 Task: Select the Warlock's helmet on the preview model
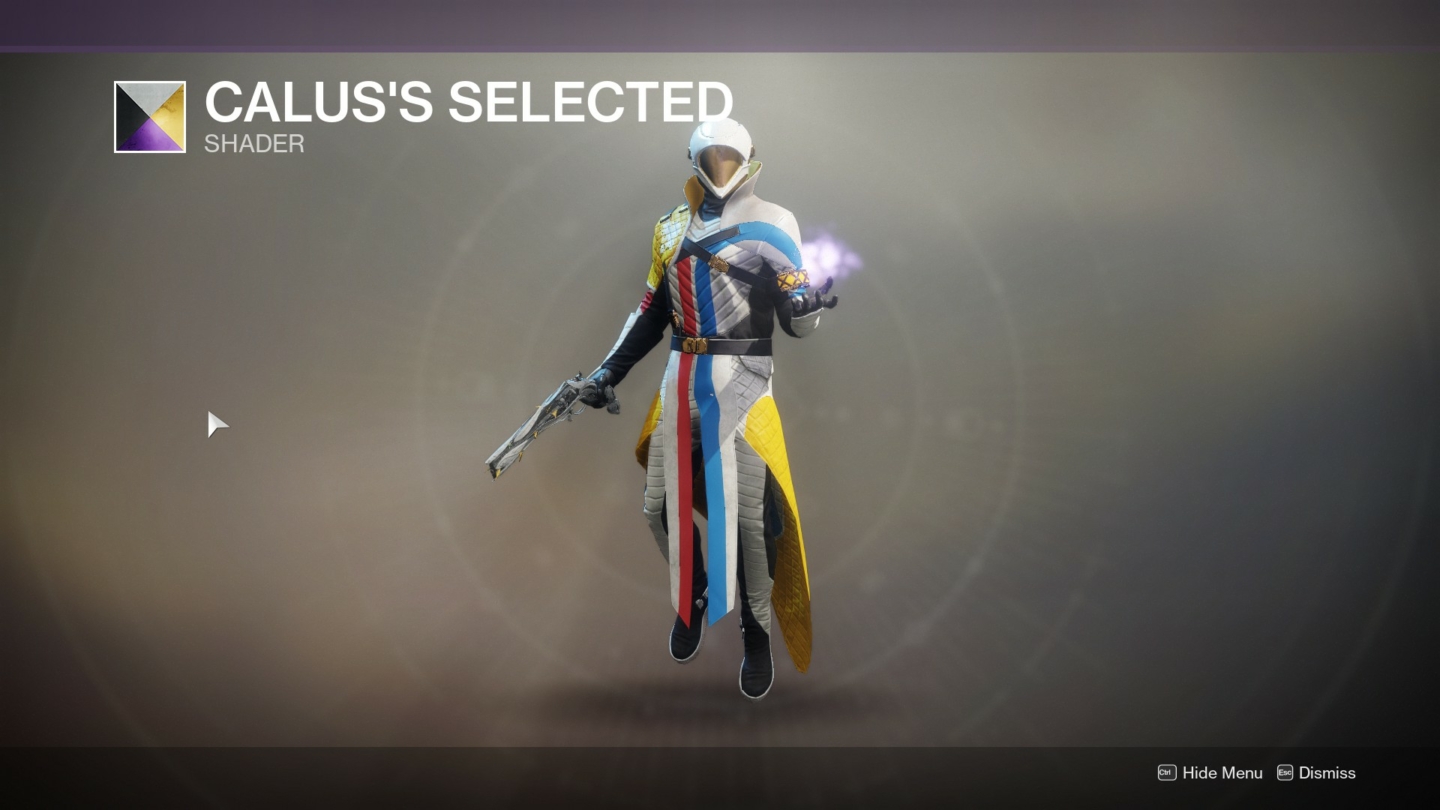(x=722, y=150)
